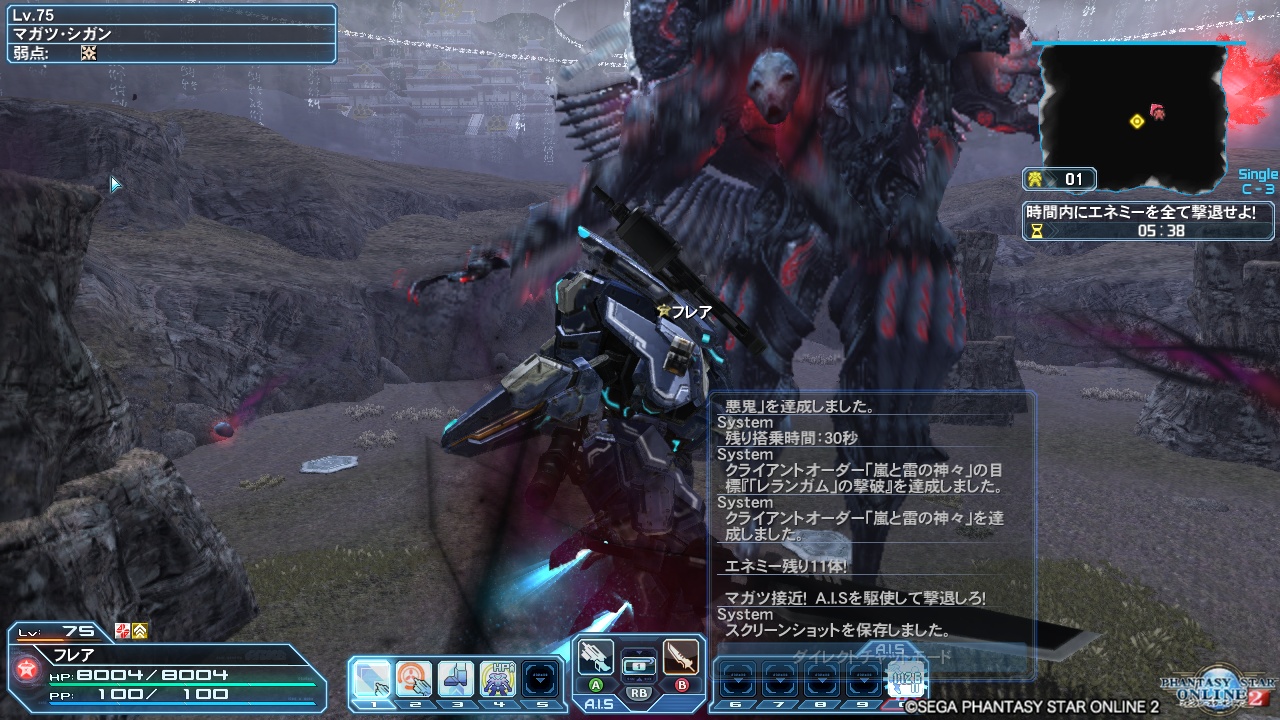Activate the orange photon blast icon in slot 2
Screen dimensions: 1280x720
[x=413, y=677]
